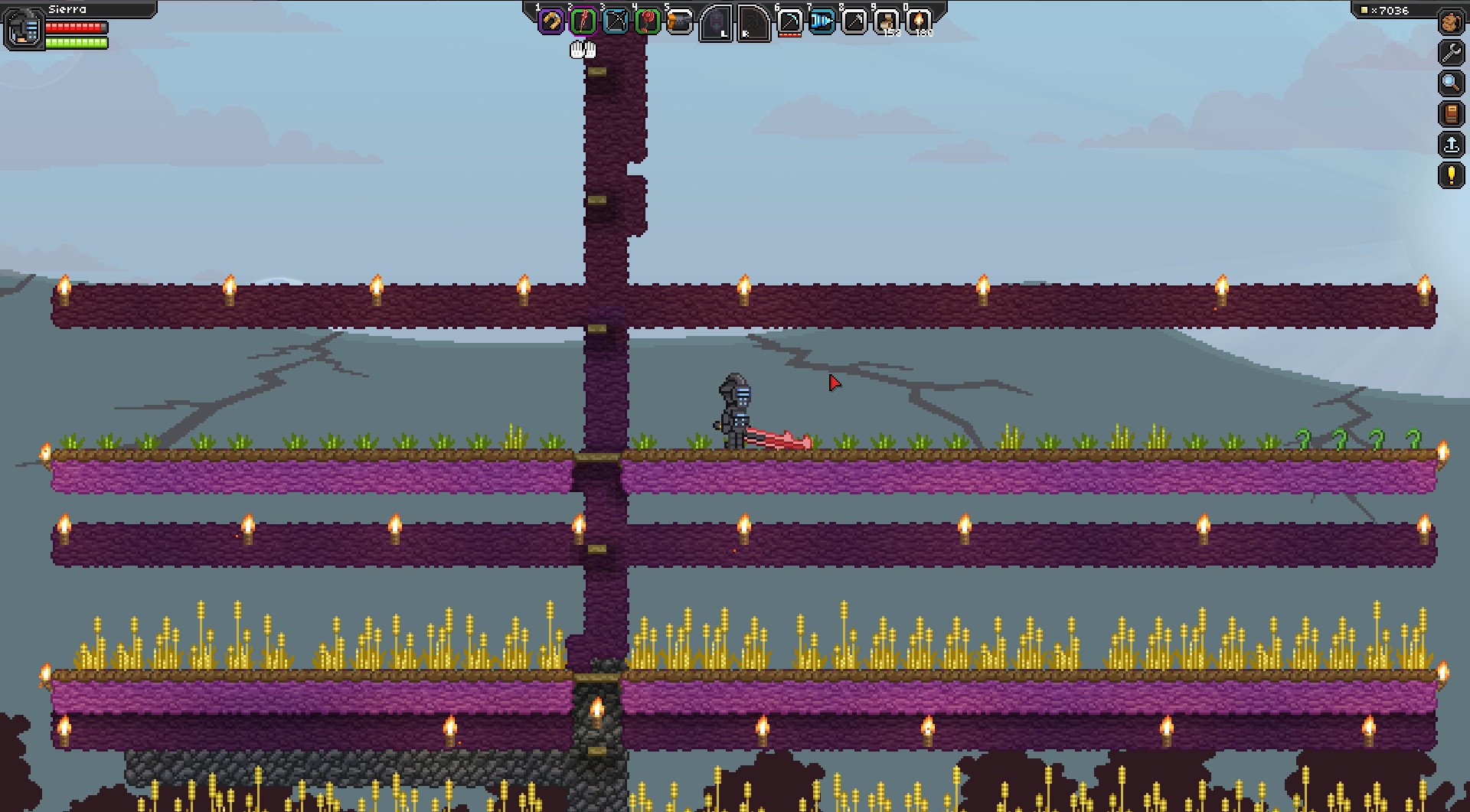Select the golden grappling hook hotbar slot
Viewport: 1470px width, 812px height.
point(550,21)
